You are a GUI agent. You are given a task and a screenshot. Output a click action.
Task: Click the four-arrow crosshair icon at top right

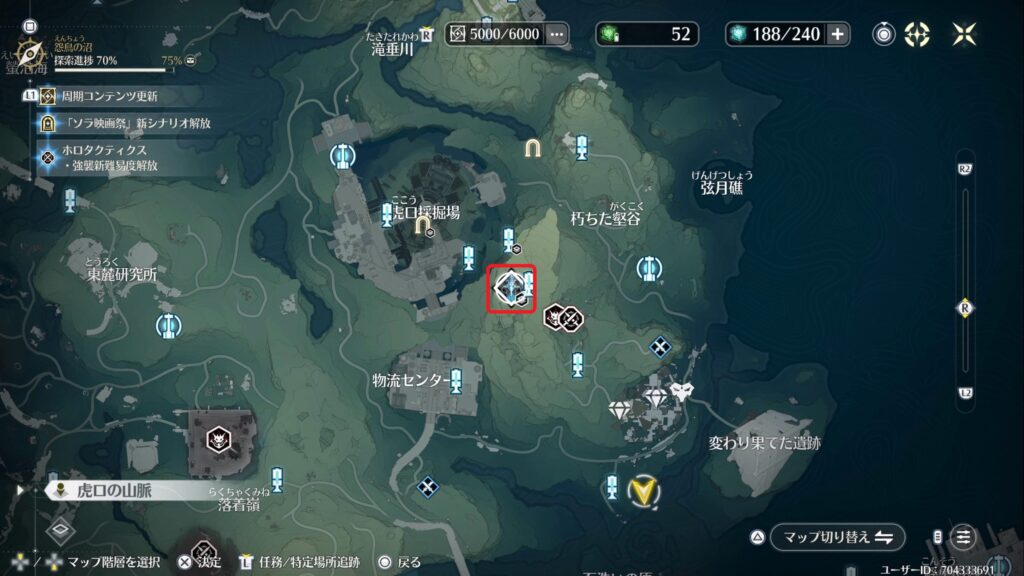(917, 34)
